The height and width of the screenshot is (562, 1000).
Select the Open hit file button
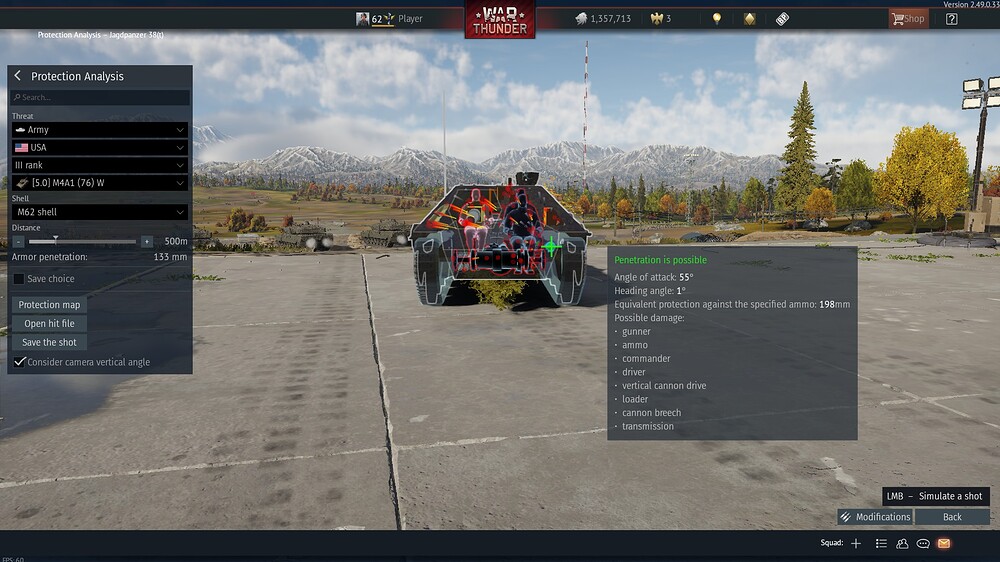click(49, 324)
